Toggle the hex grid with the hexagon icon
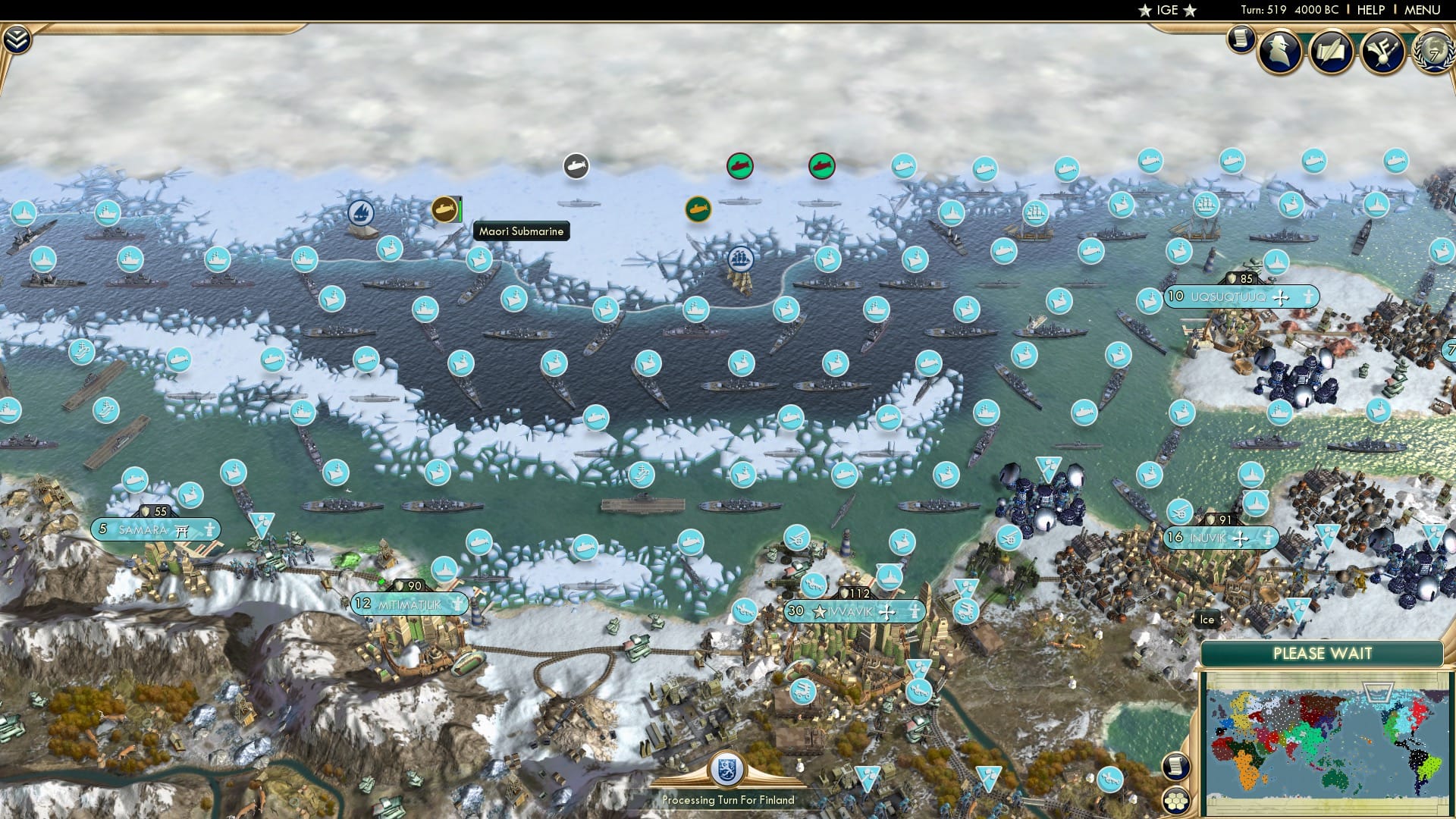The image size is (1456, 819). click(x=1176, y=802)
